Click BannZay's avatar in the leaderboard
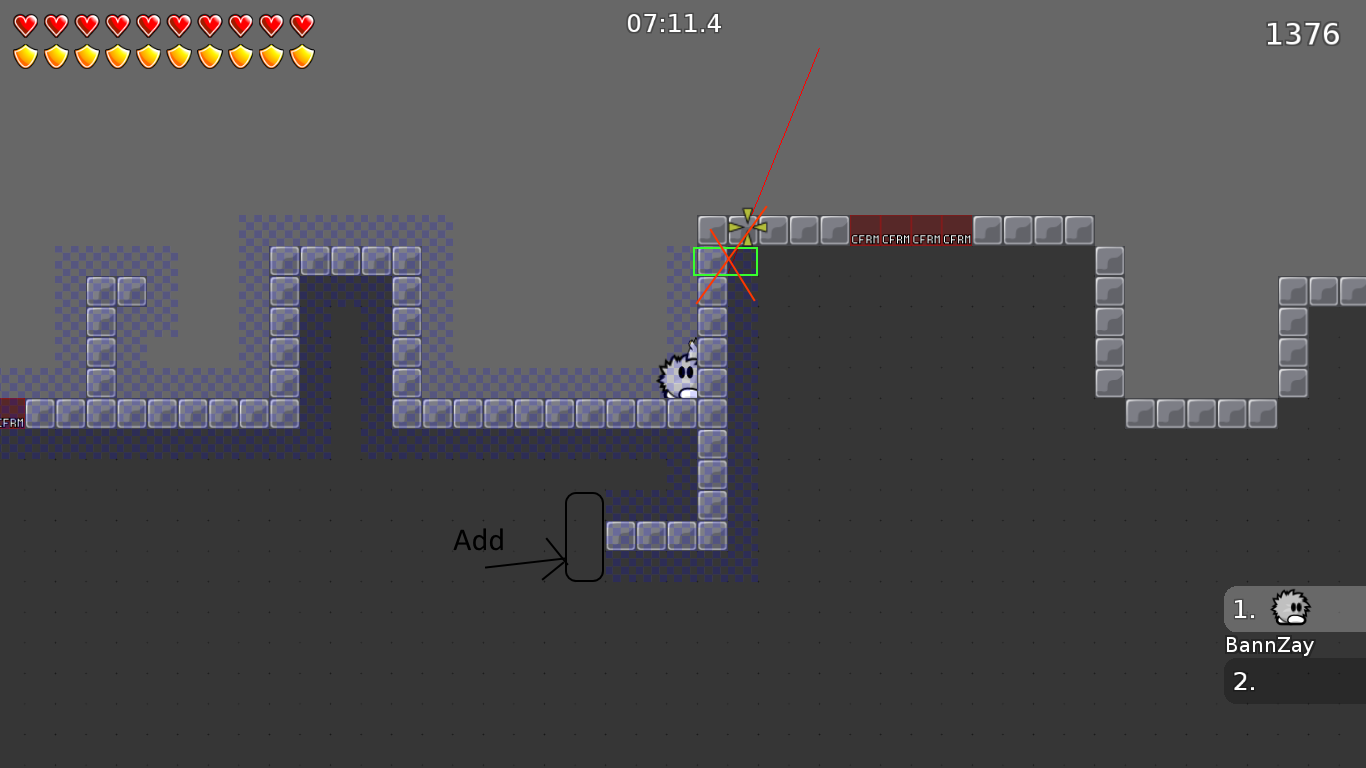Screen dimensions: 1366x768 coord(1289,608)
